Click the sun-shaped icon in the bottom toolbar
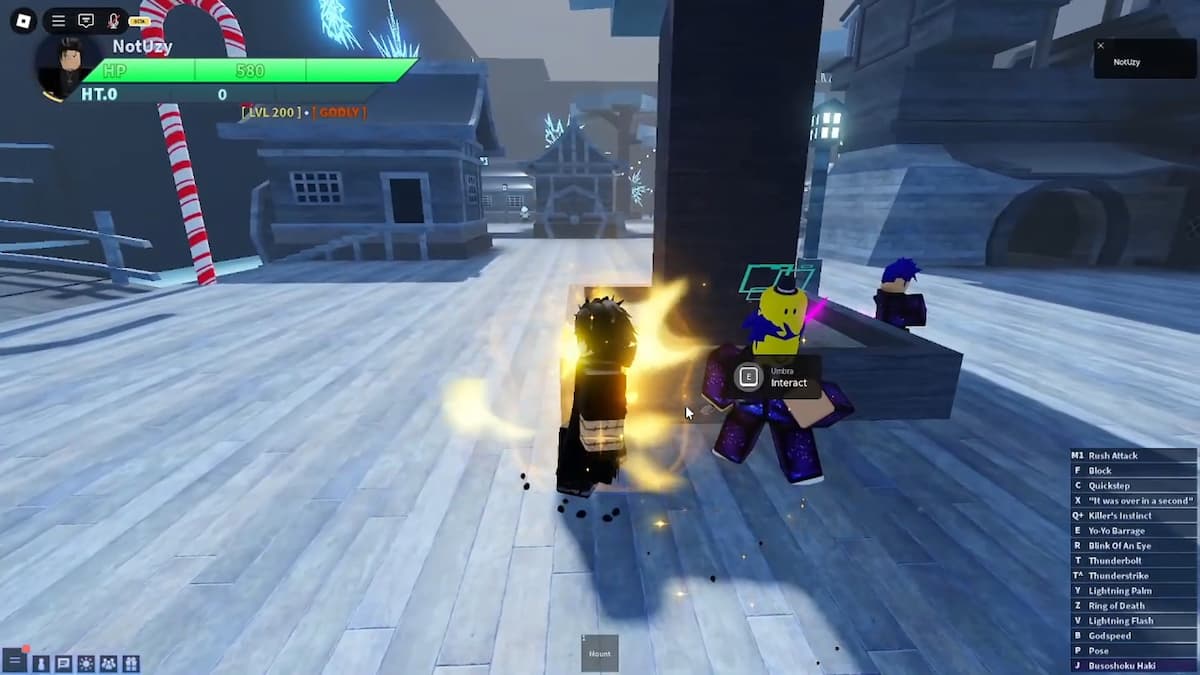This screenshot has height=675, width=1200. (x=86, y=663)
